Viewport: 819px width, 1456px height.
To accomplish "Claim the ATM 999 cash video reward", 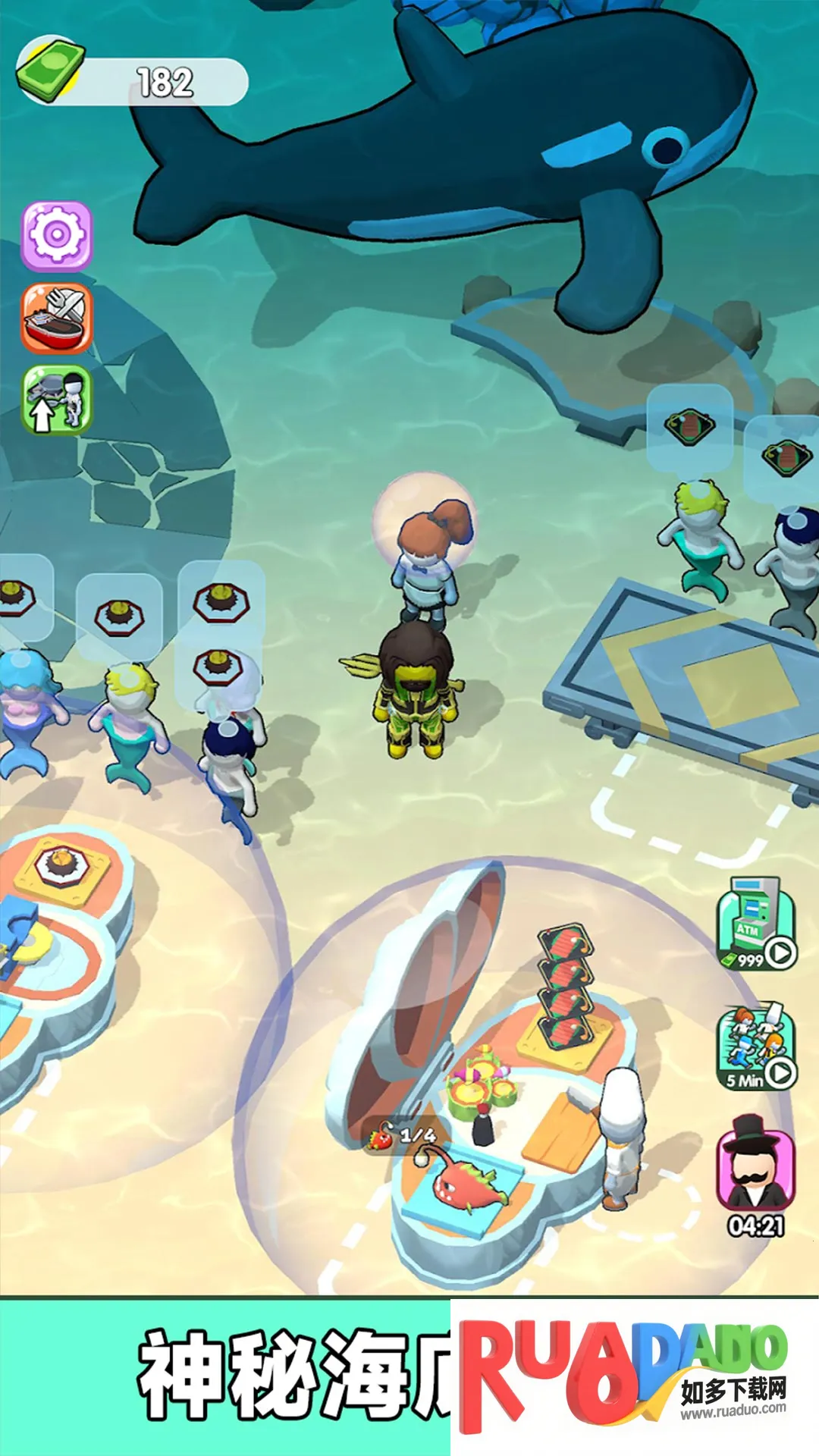I will [x=756, y=924].
